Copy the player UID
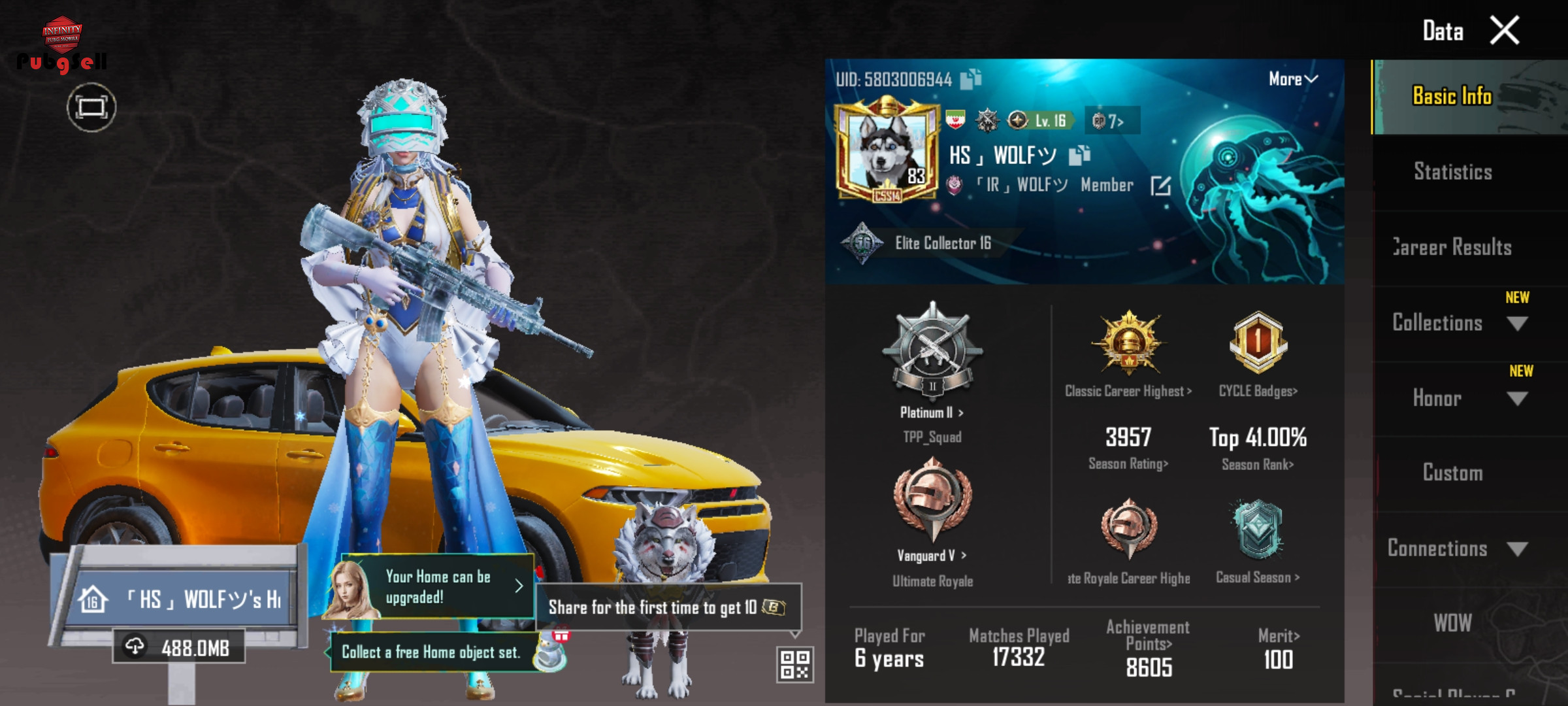Viewport: 1568px width, 706px height. coord(971,79)
